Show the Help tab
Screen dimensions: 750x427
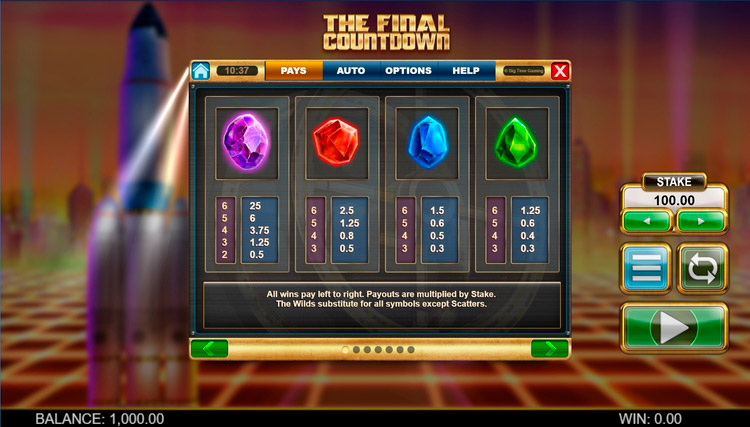tap(466, 71)
